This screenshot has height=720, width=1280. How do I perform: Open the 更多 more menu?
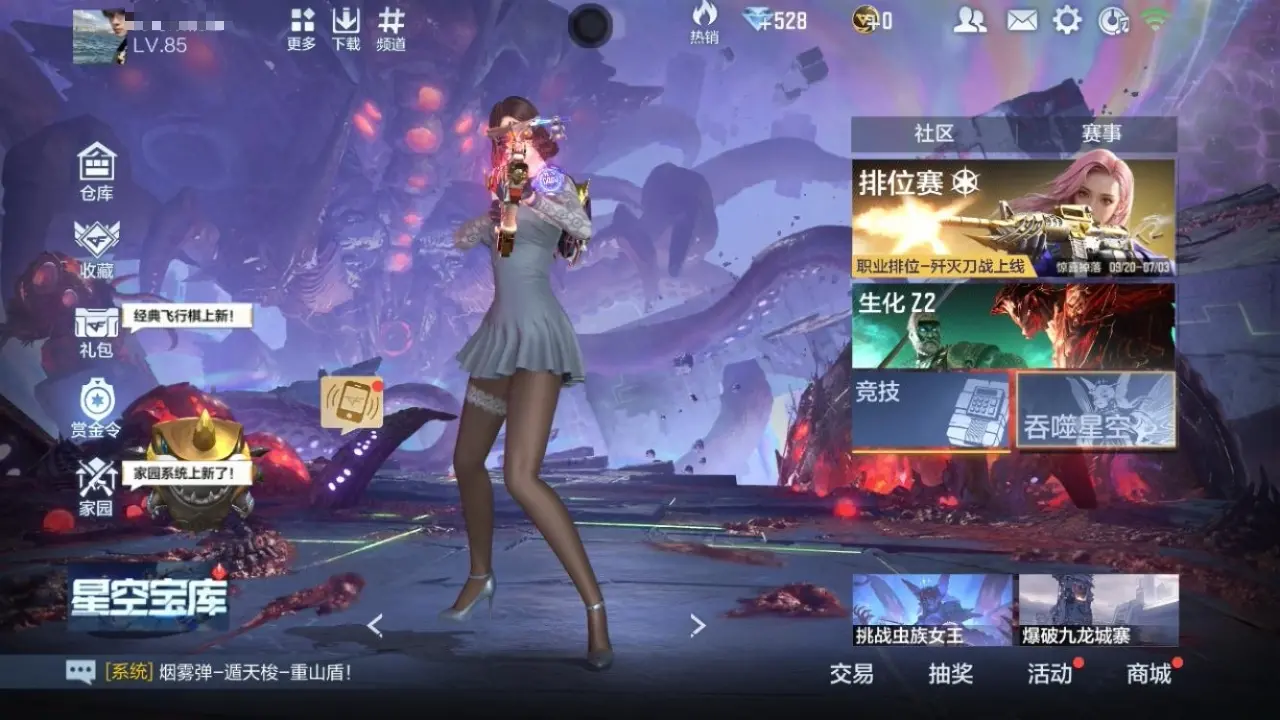coord(302,29)
